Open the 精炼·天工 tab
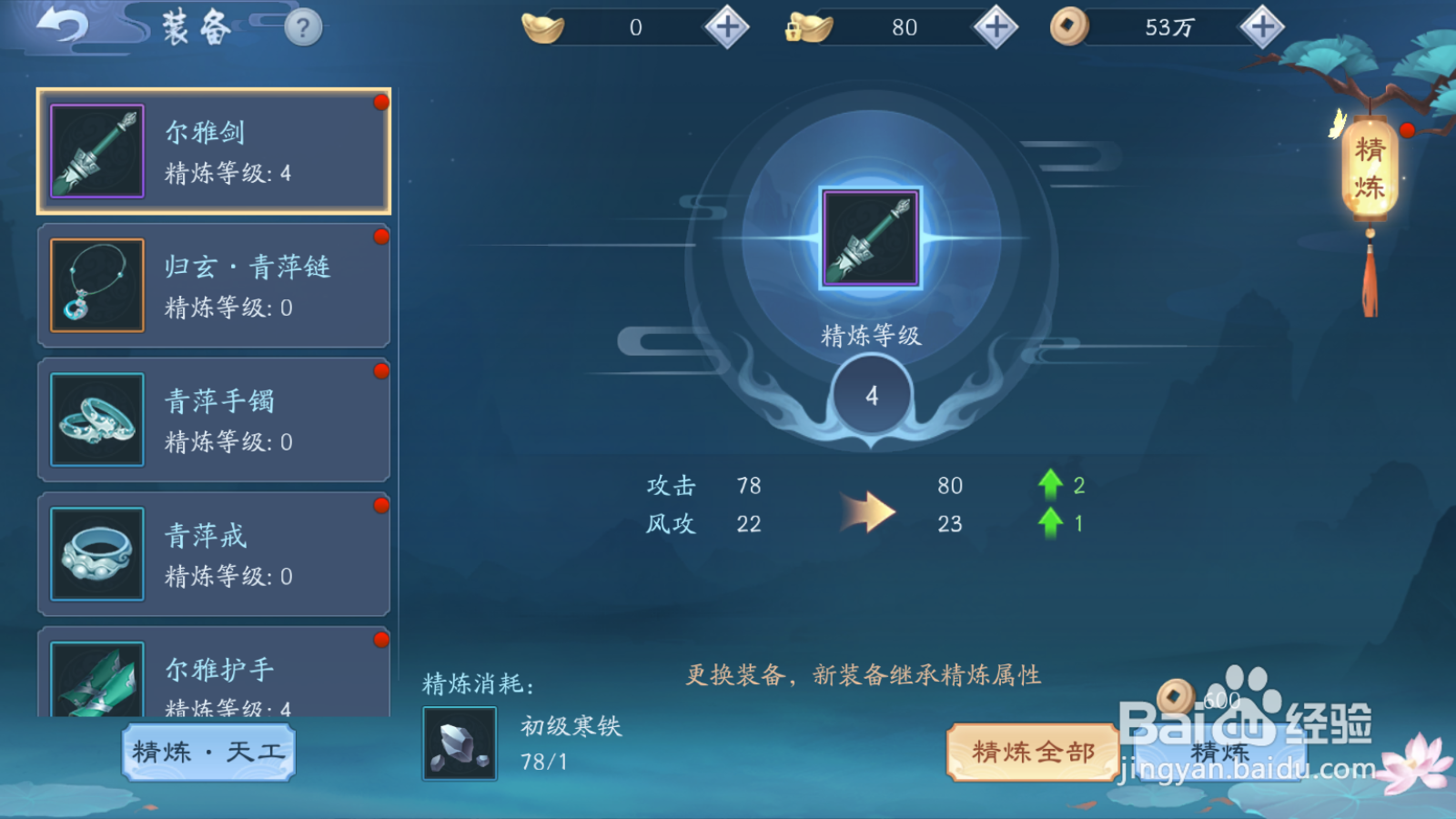 pos(207,753)
